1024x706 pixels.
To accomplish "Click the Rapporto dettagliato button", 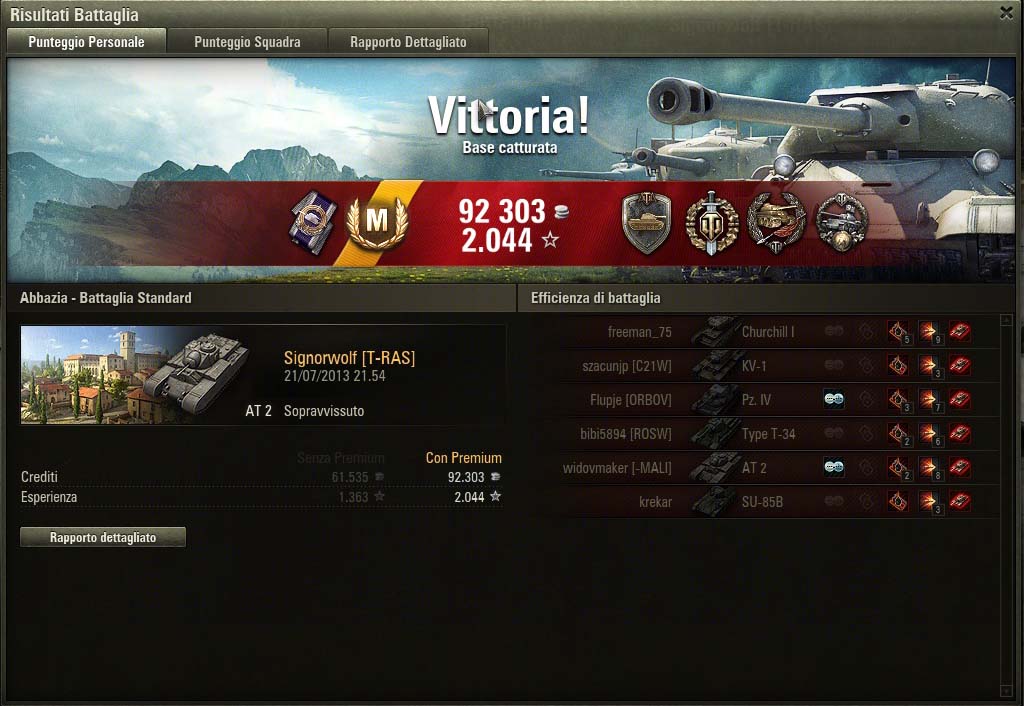I will click(x=103, y=537).
